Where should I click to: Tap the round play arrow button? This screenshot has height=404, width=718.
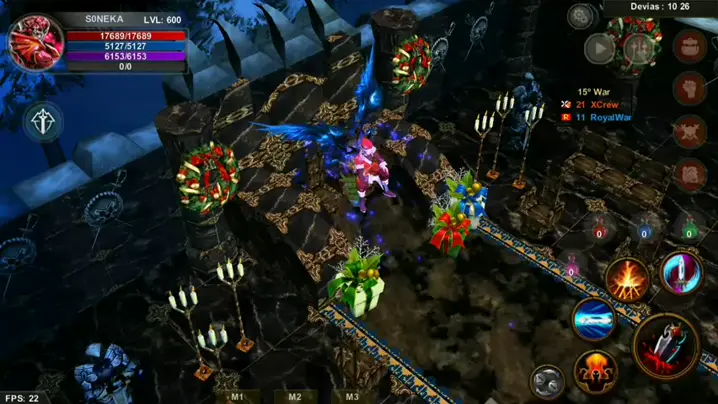click(x=599, y=47)
